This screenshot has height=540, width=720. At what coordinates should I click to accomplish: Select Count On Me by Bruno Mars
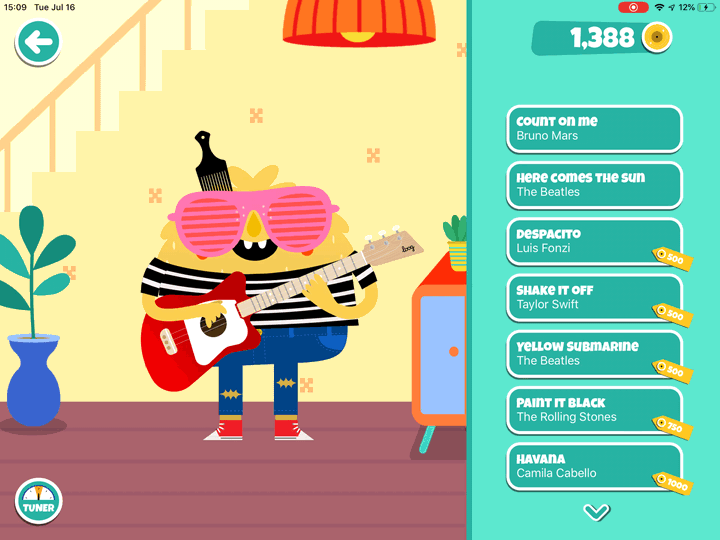[x=594, y=129]
